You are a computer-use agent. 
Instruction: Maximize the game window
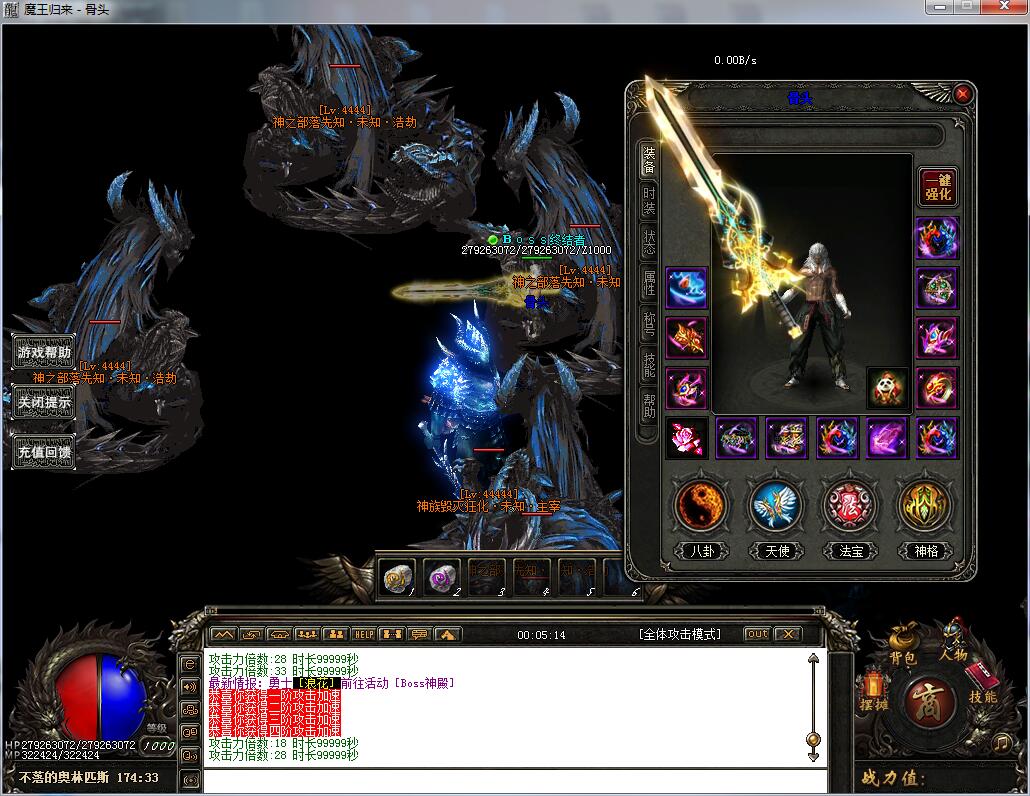[x=967, y=8]
